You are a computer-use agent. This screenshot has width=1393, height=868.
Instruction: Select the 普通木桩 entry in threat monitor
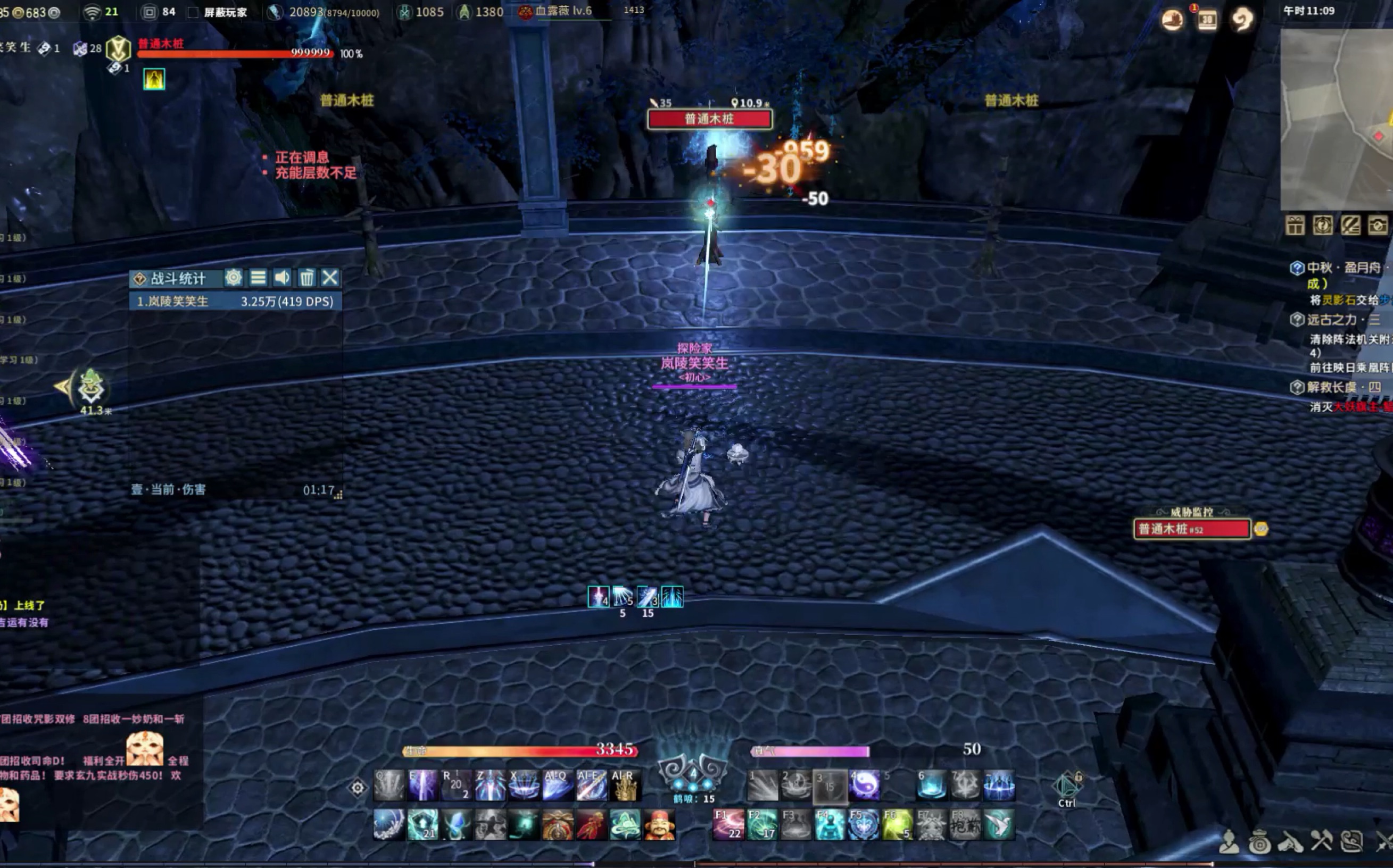(1191, 529)
